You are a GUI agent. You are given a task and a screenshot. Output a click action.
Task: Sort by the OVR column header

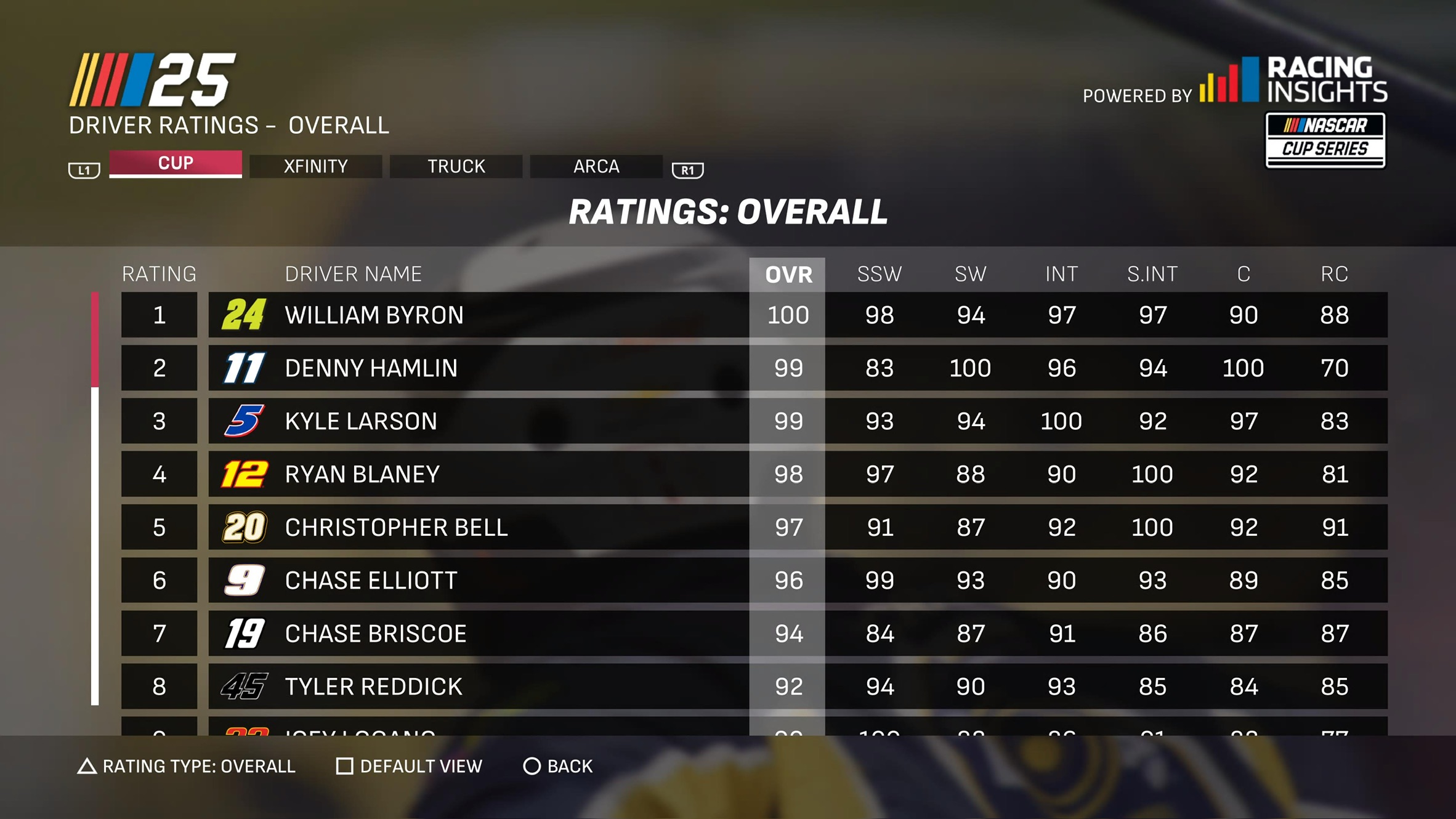(x=788, y=274)
